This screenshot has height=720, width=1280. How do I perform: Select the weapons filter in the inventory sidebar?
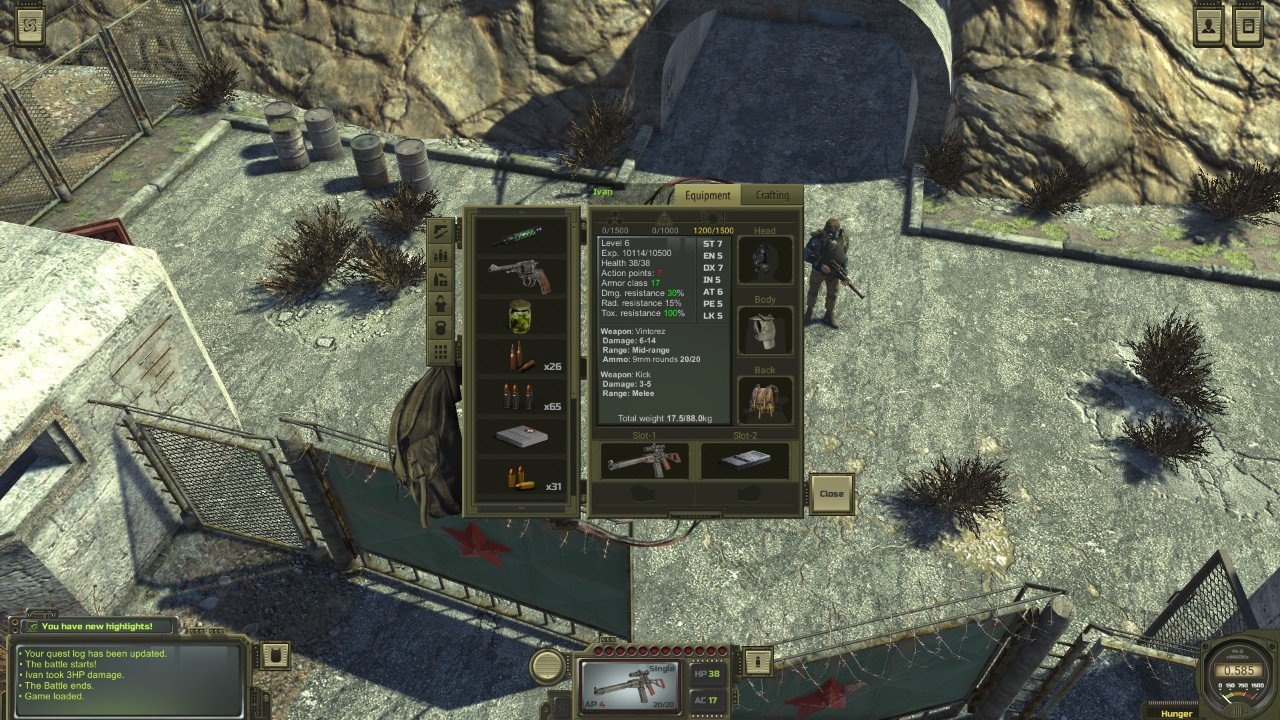click(442, 231)
